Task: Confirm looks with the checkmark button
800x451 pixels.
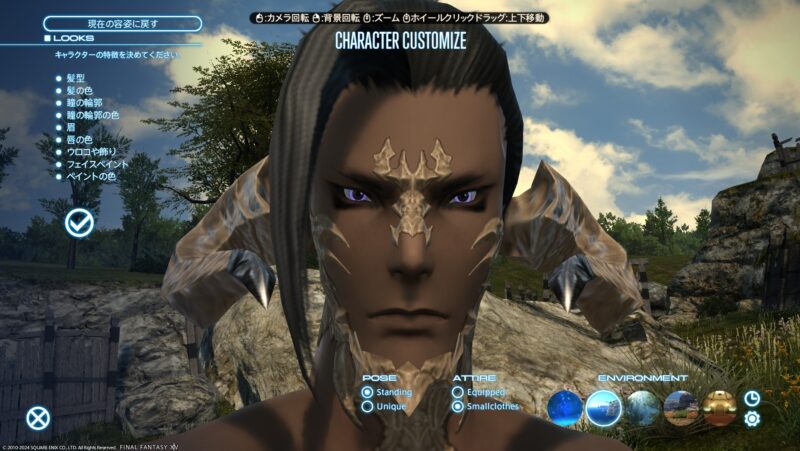Action: point(79,223)
